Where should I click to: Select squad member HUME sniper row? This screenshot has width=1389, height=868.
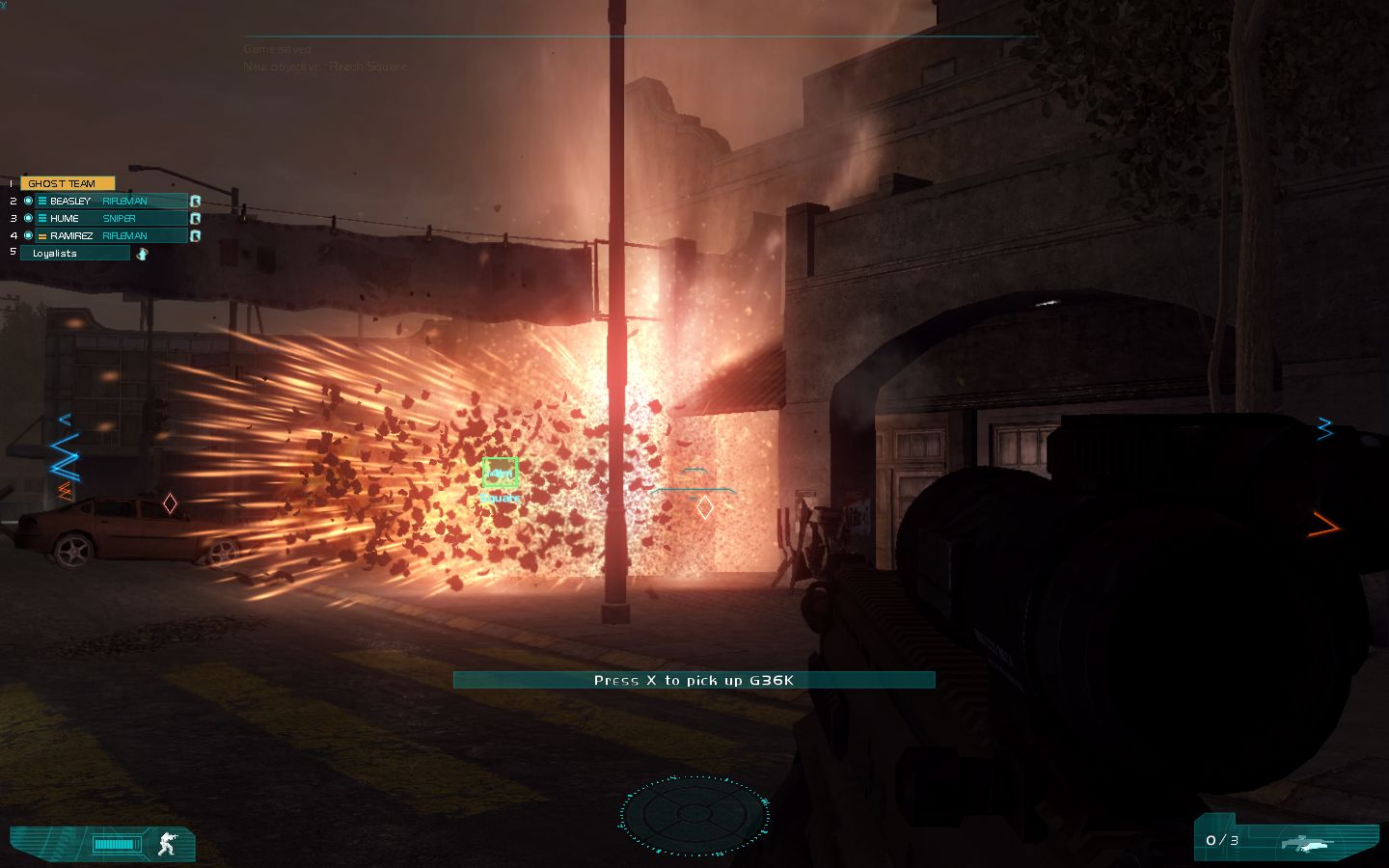click(111, 218)
